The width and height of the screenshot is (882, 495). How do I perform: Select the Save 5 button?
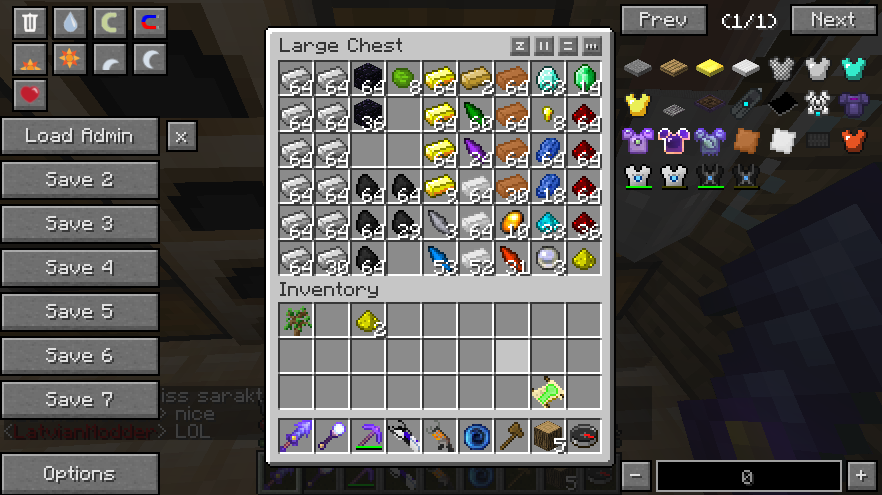[79, 312]
